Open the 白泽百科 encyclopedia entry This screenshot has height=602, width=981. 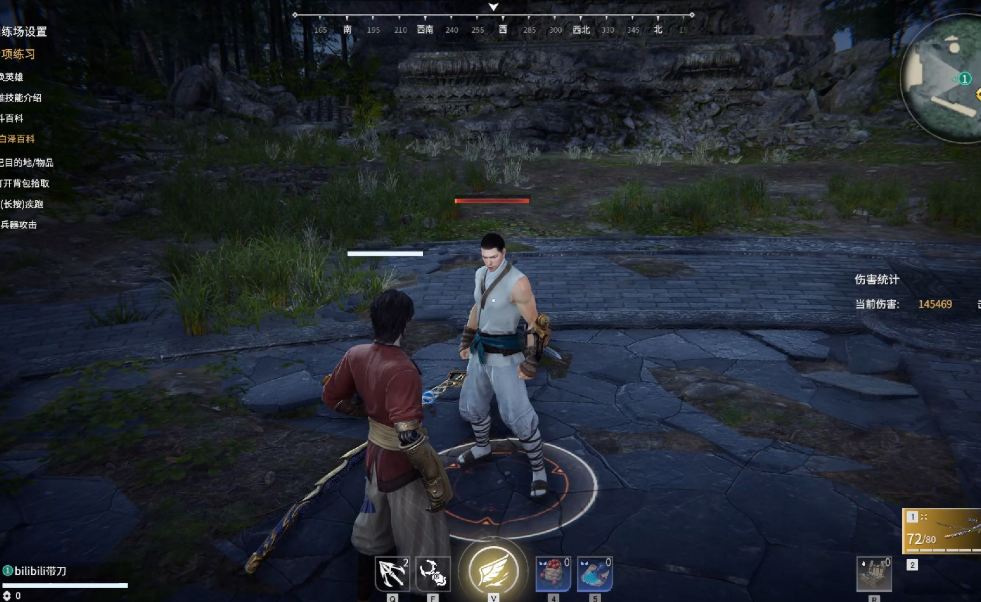[17, 139]
